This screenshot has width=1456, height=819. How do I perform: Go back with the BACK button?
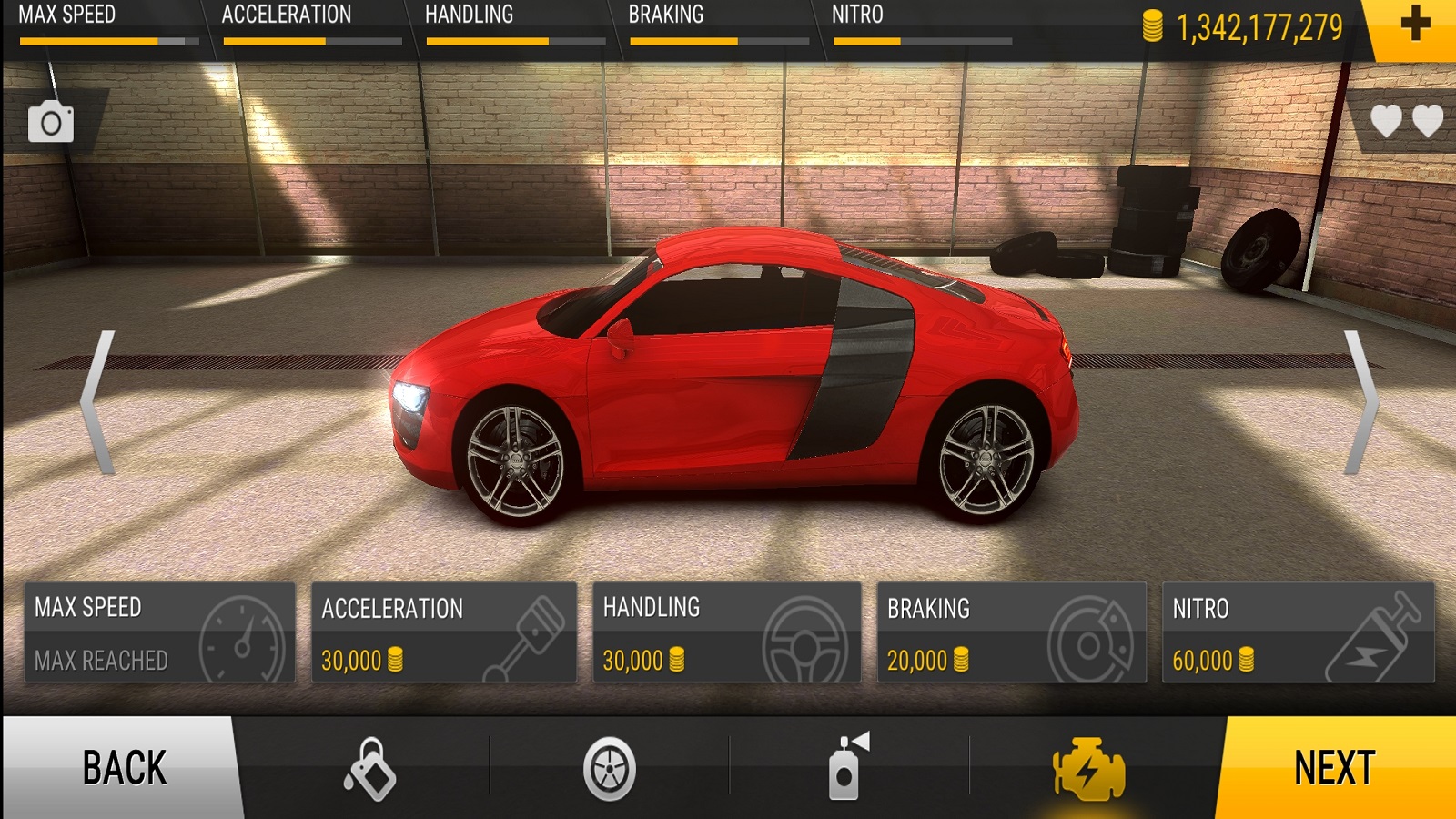123,767
